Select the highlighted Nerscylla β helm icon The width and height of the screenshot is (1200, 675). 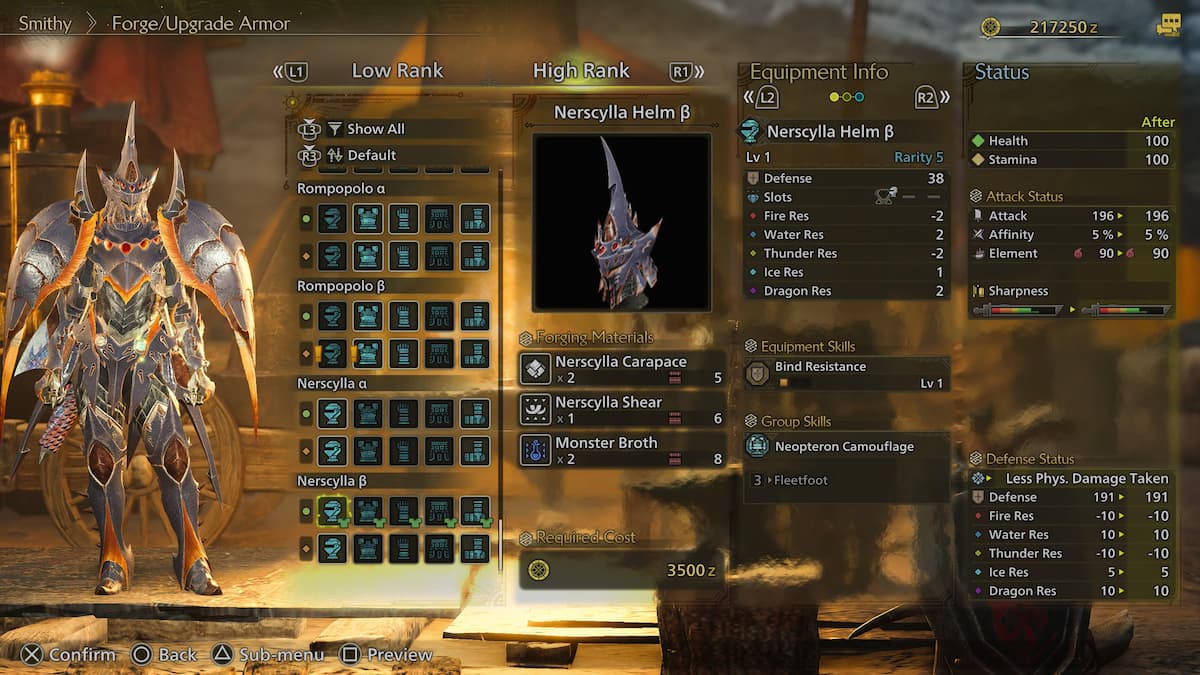pos(332,511)
